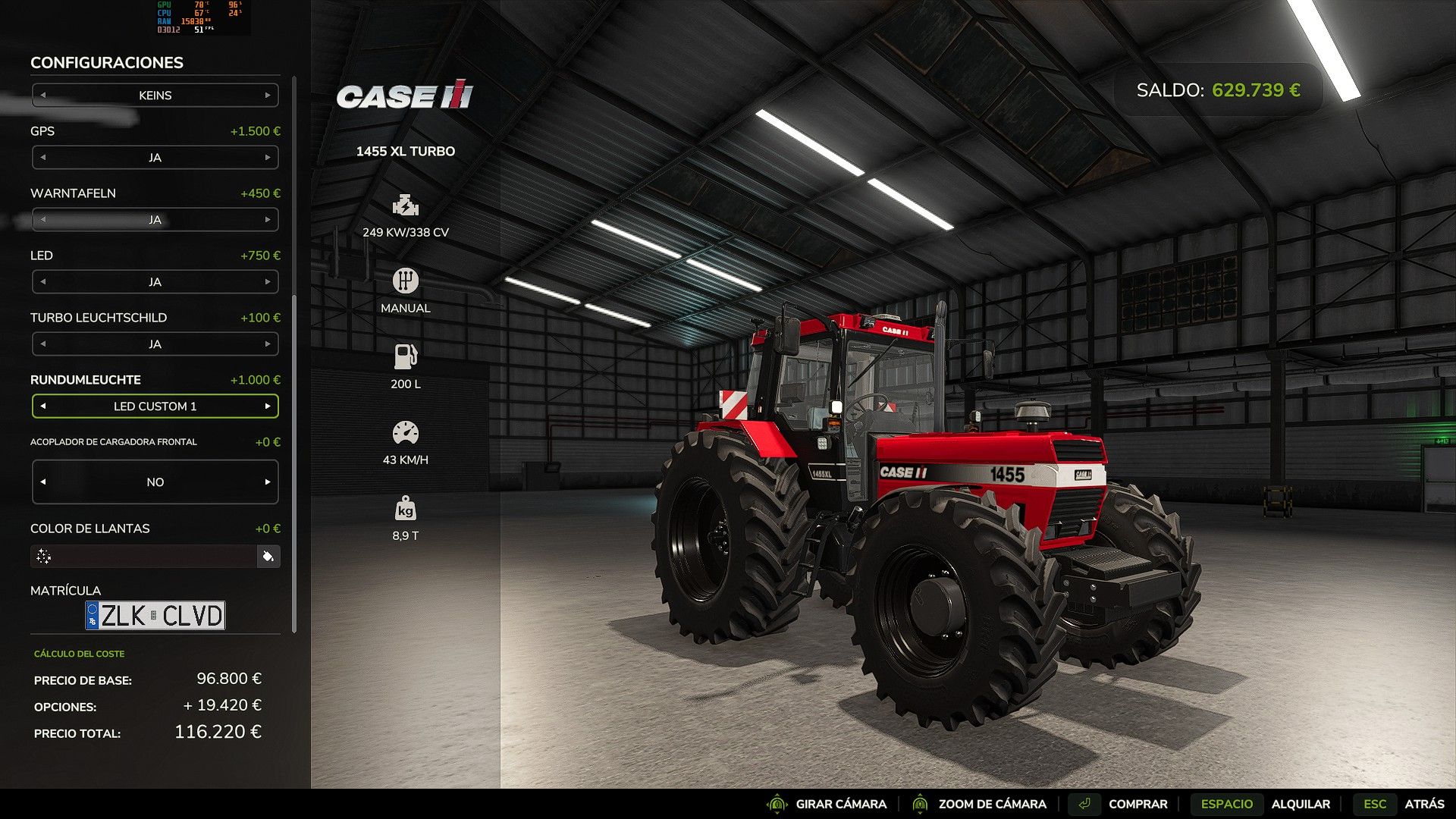Click the speedometer icon showing 43 KM/H
Screen dimensions: 1456x819
point(406,431)
